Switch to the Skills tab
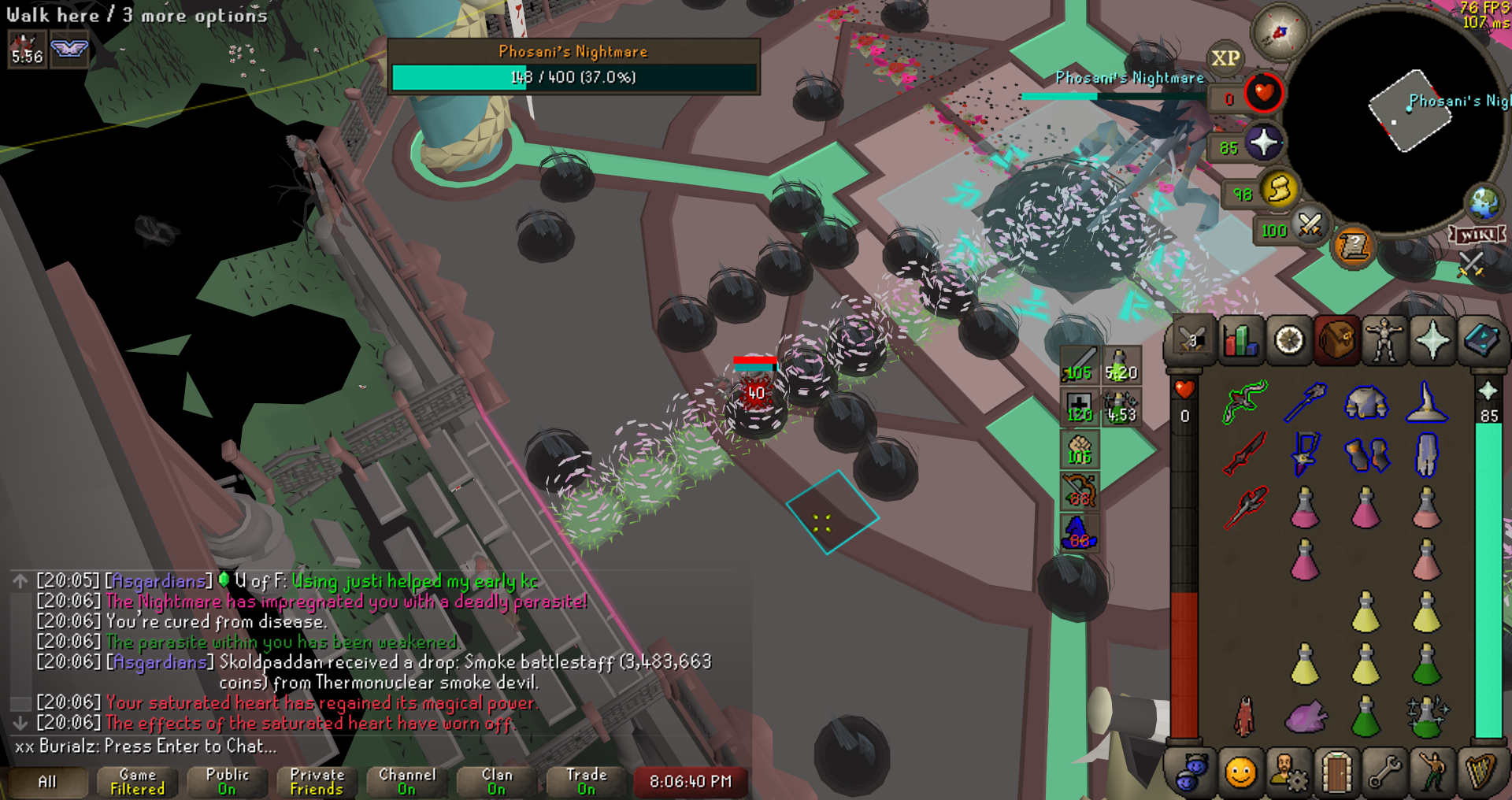The height and width of the screenshot is (800, 1512). coord(1240,341)
